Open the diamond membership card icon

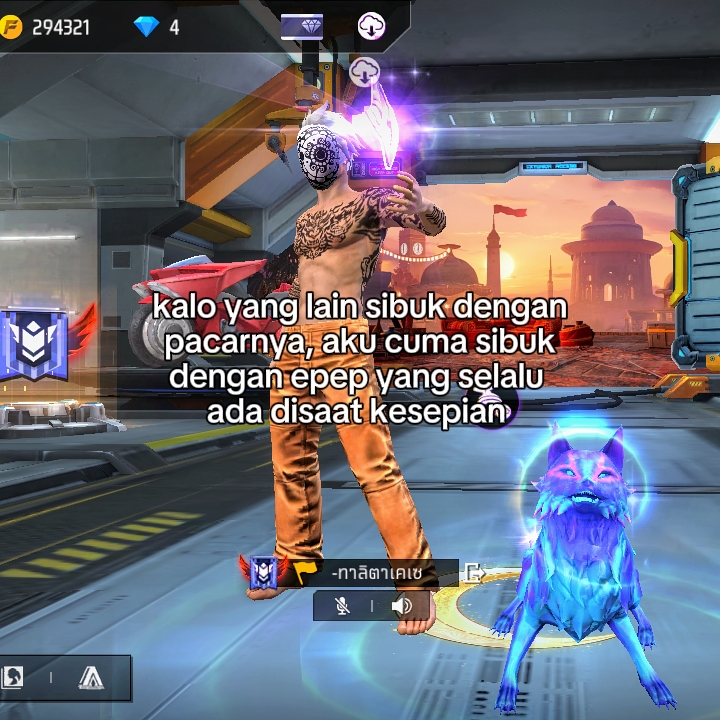click(x=301, y=26)
